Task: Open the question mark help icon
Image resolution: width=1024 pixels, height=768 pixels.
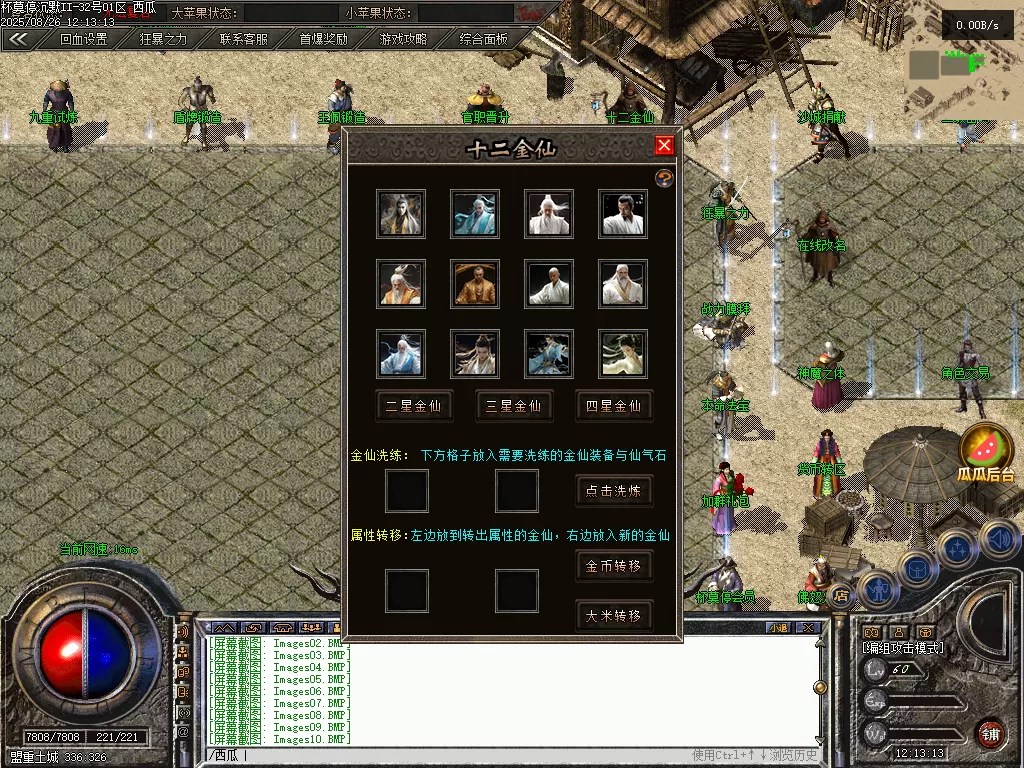Action: pos(664,178)
